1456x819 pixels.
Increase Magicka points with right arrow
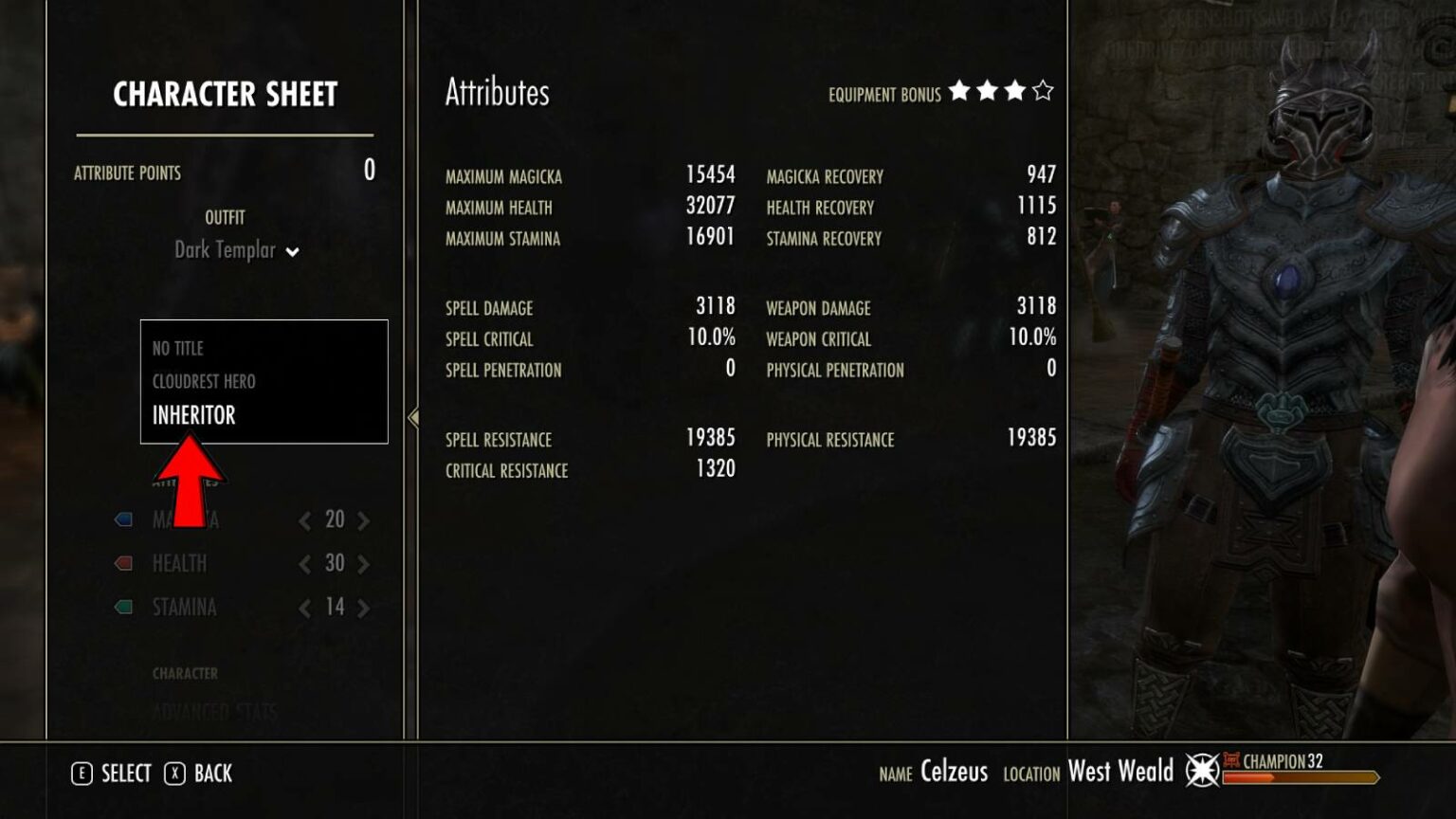click(363, 519)
